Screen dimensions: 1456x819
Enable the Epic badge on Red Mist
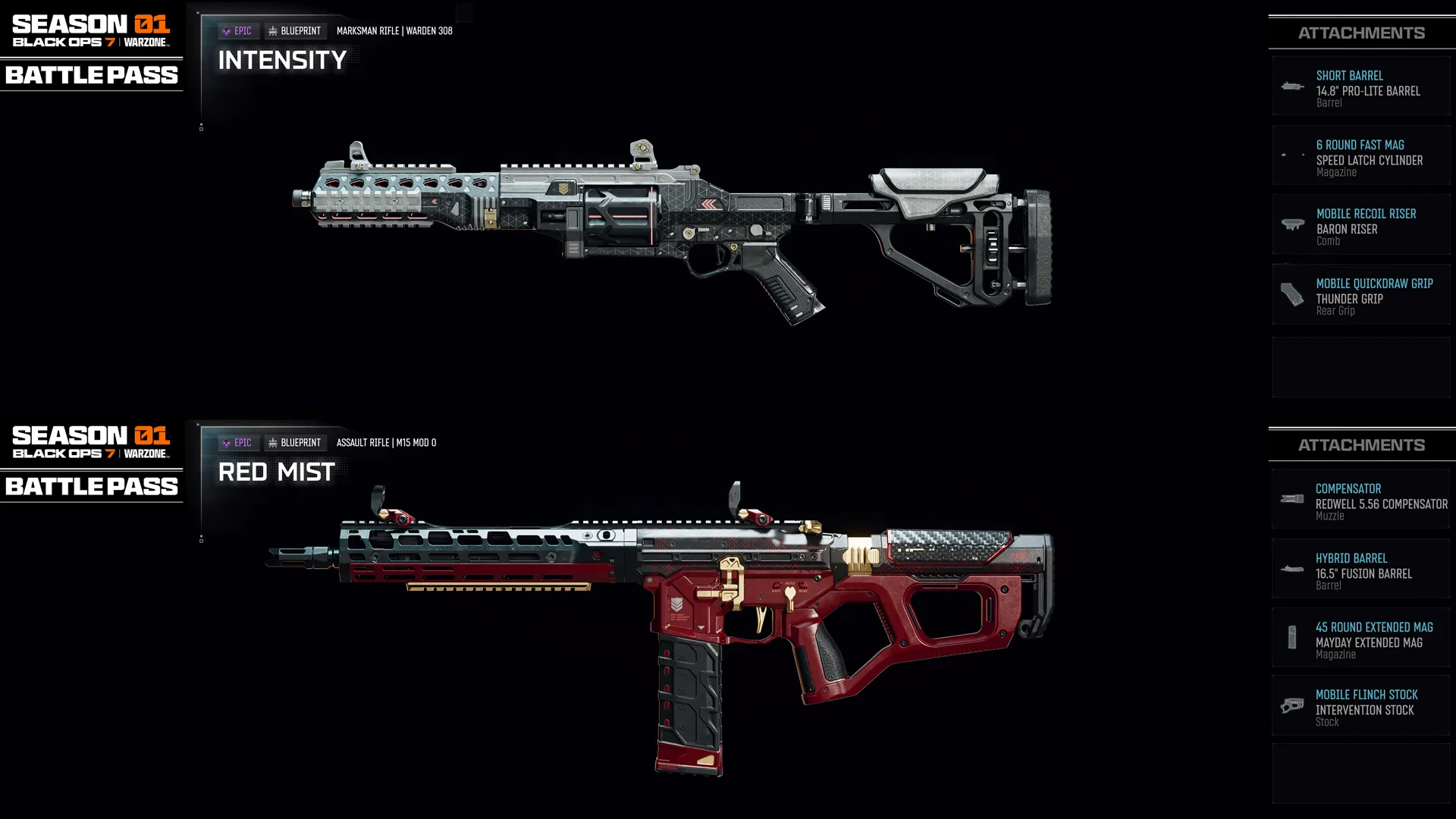237,442
